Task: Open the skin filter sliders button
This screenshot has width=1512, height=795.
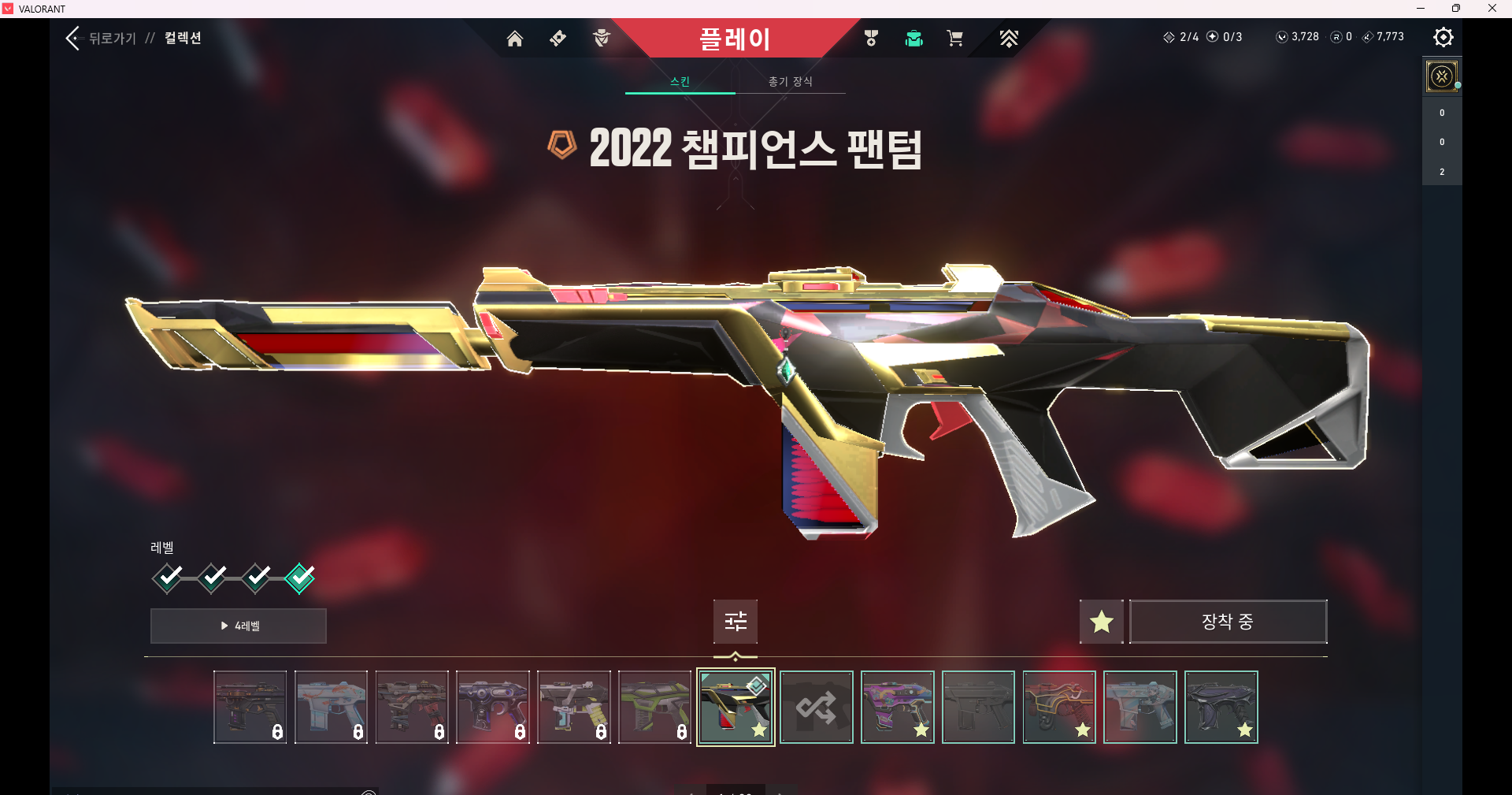Action: (736, 622)
